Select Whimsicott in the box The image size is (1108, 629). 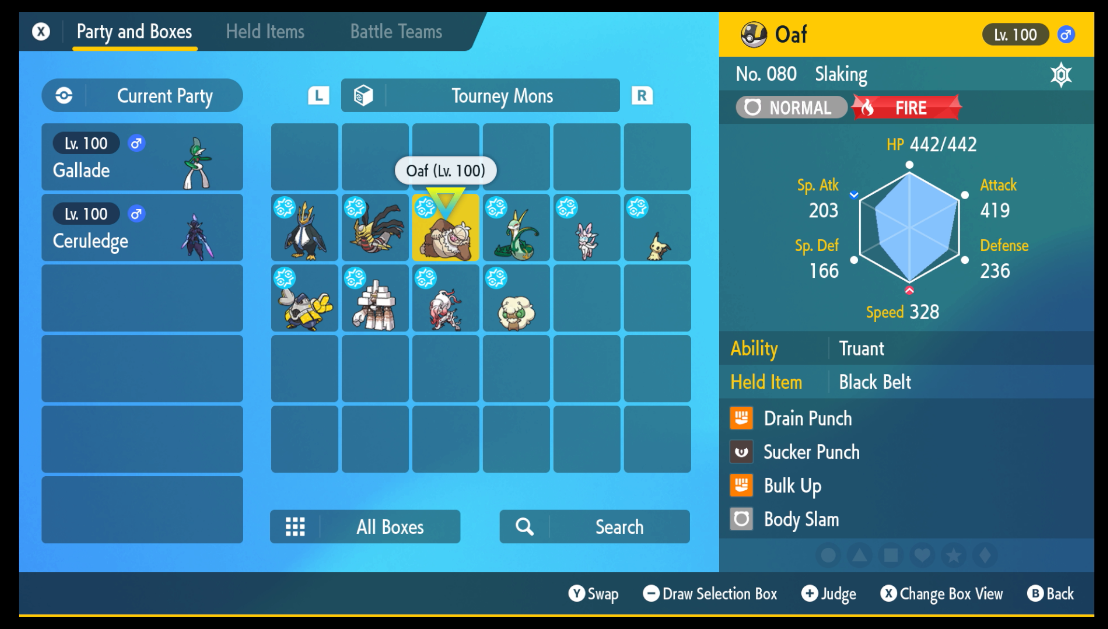(x=516, y=299)
